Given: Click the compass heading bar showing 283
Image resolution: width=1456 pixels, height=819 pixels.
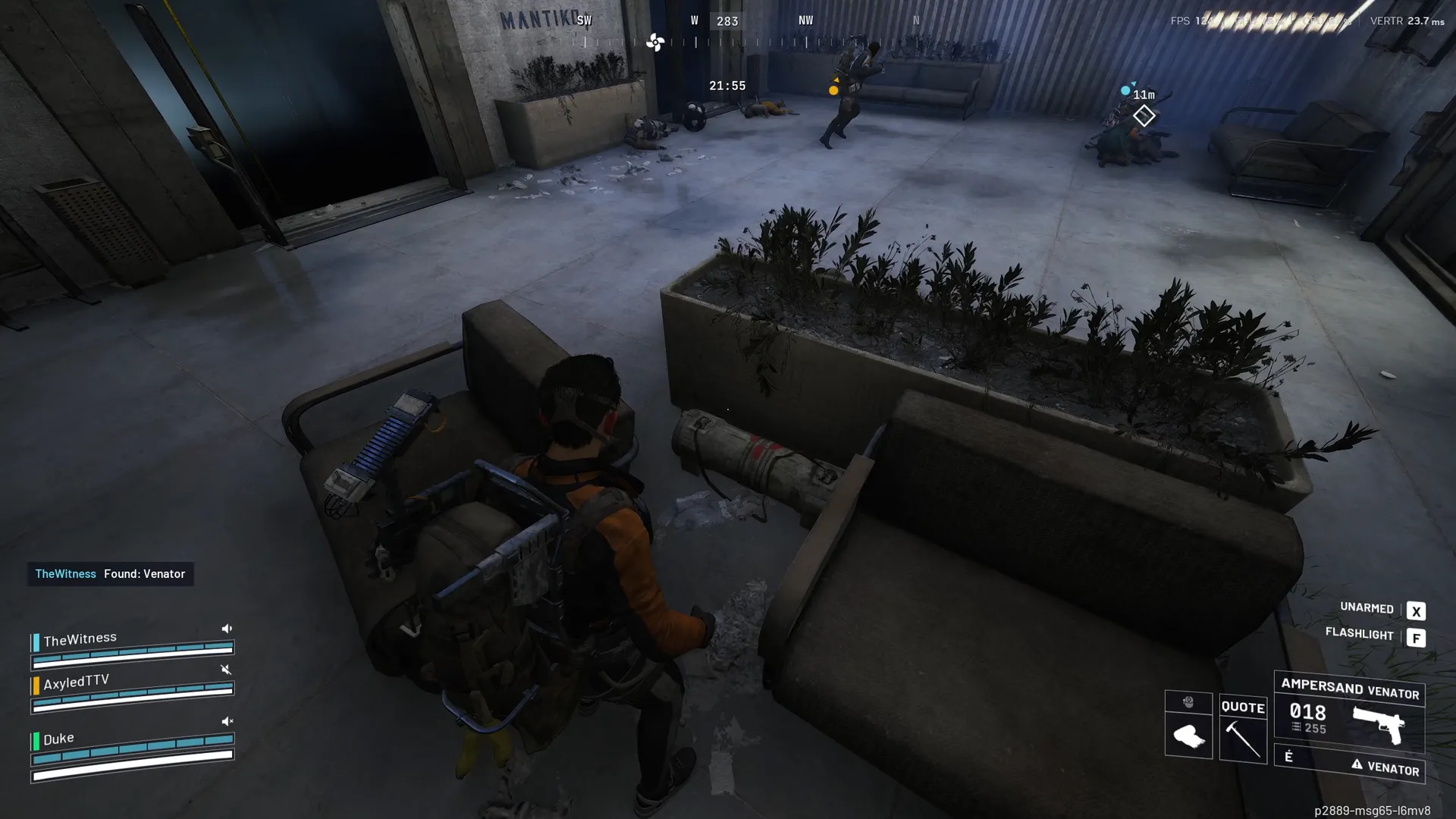Looking at the screenshot, I should 727,21.
